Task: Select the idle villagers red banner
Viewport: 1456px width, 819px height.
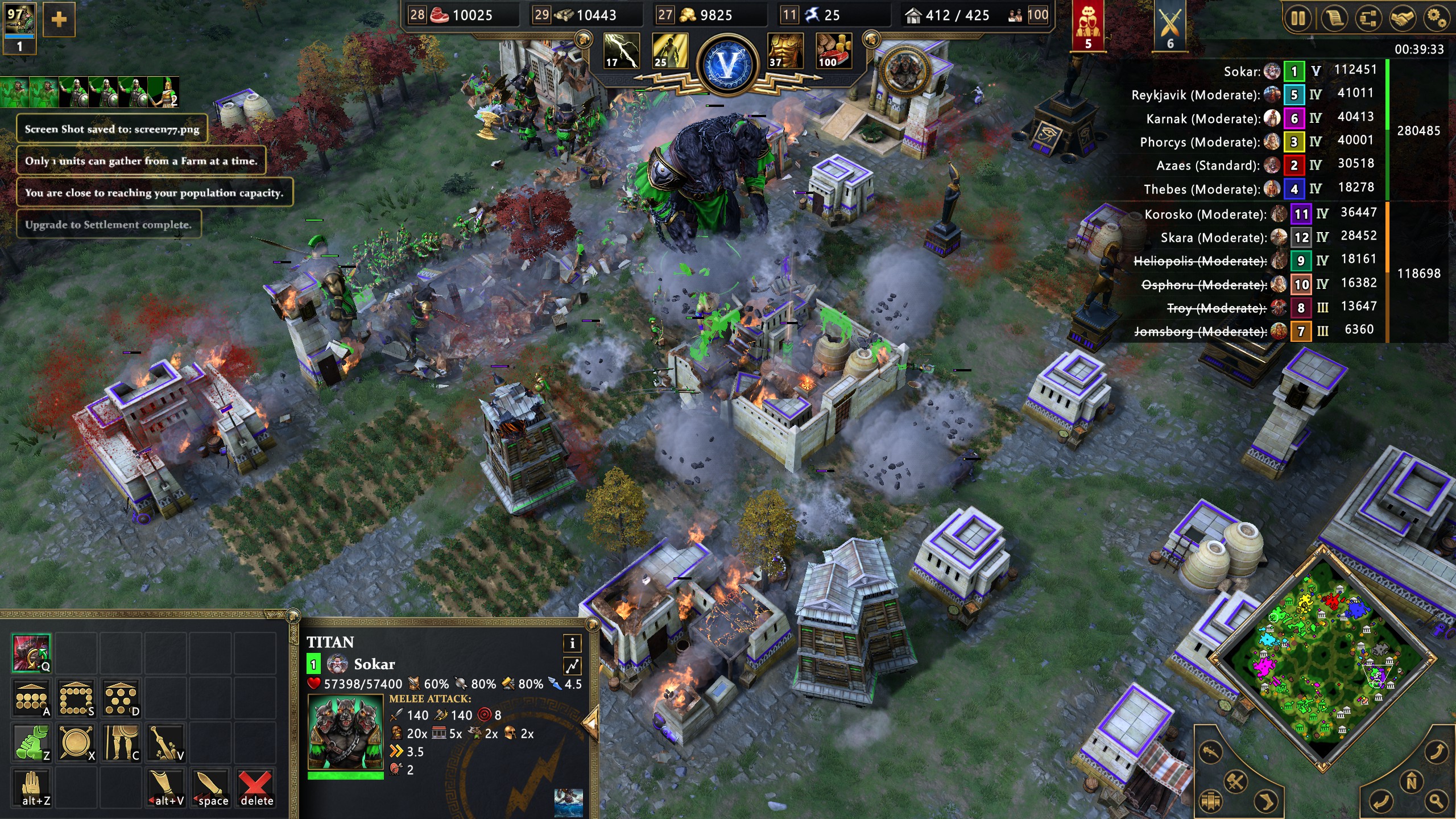Action: [x=1087, y=26]
